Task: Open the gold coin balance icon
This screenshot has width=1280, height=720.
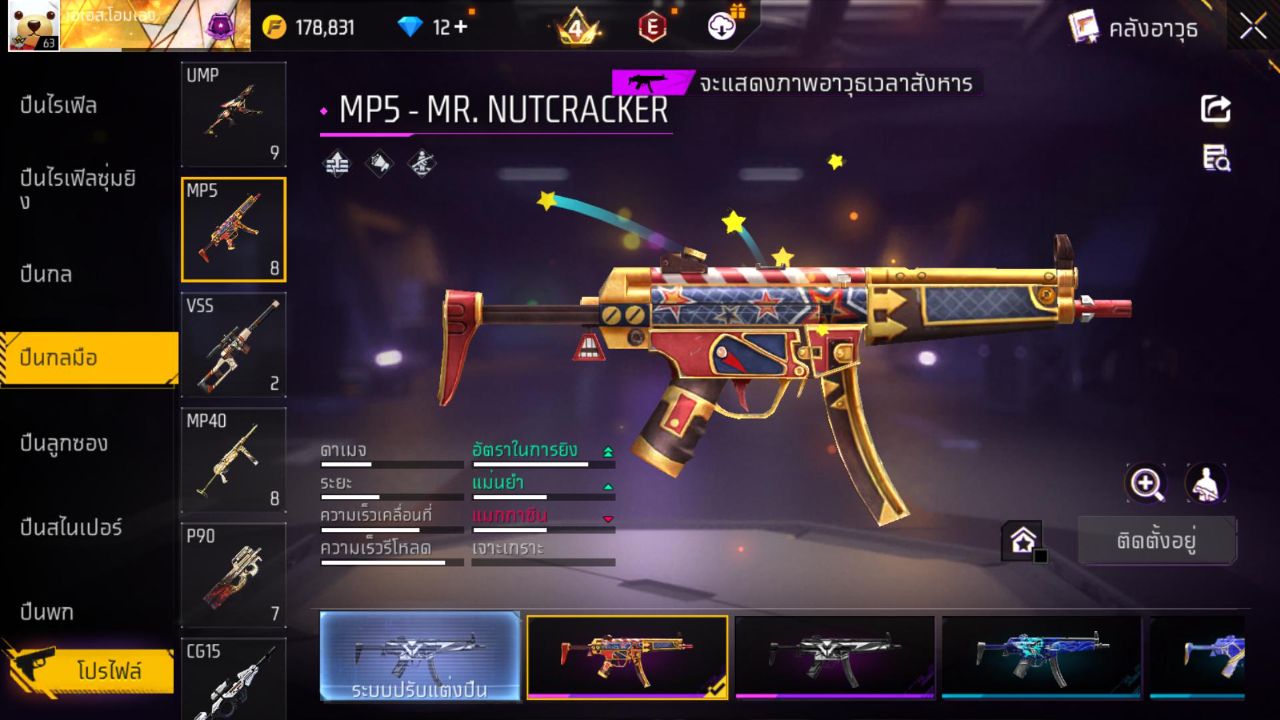Action: pyautogui.click(x=273, y=27)
